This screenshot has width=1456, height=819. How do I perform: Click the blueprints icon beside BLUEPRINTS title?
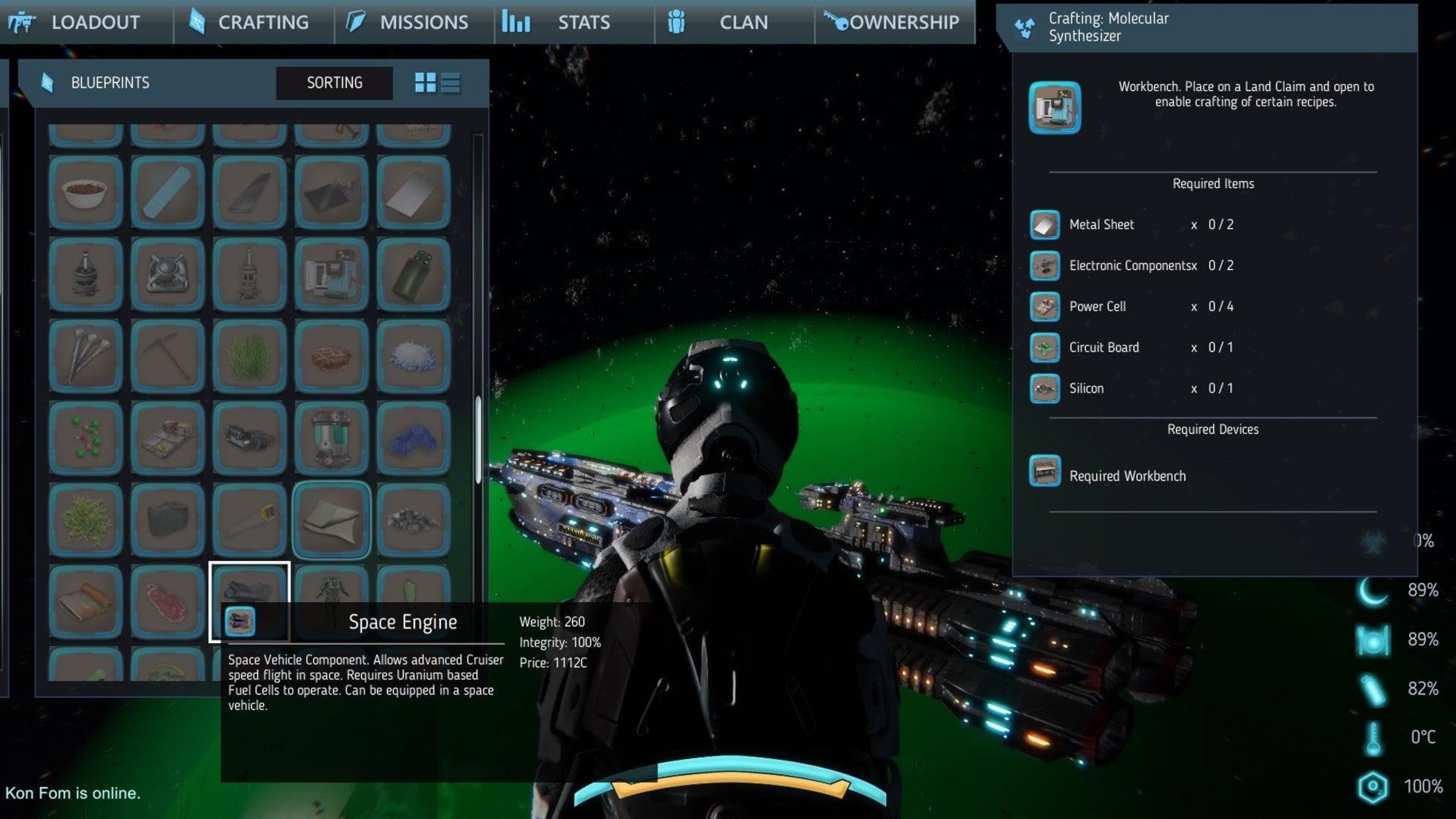point(48,82)
